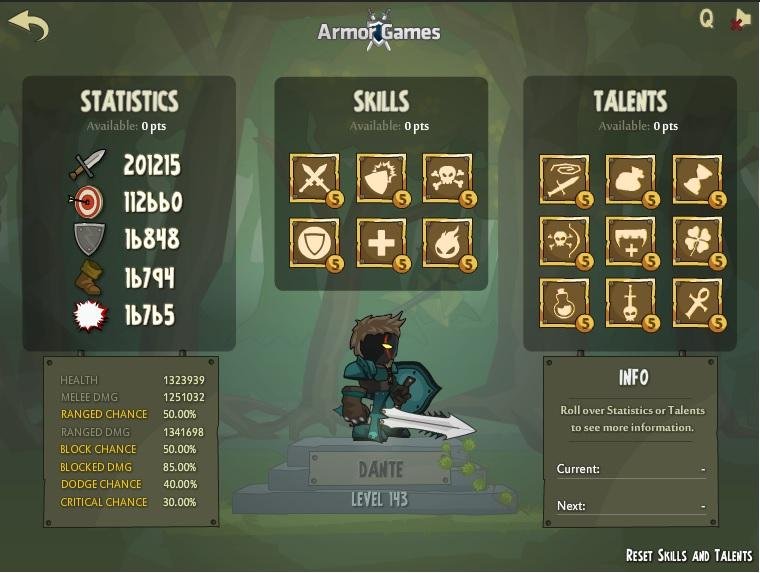Click the Q quality button

coord(707,19)
